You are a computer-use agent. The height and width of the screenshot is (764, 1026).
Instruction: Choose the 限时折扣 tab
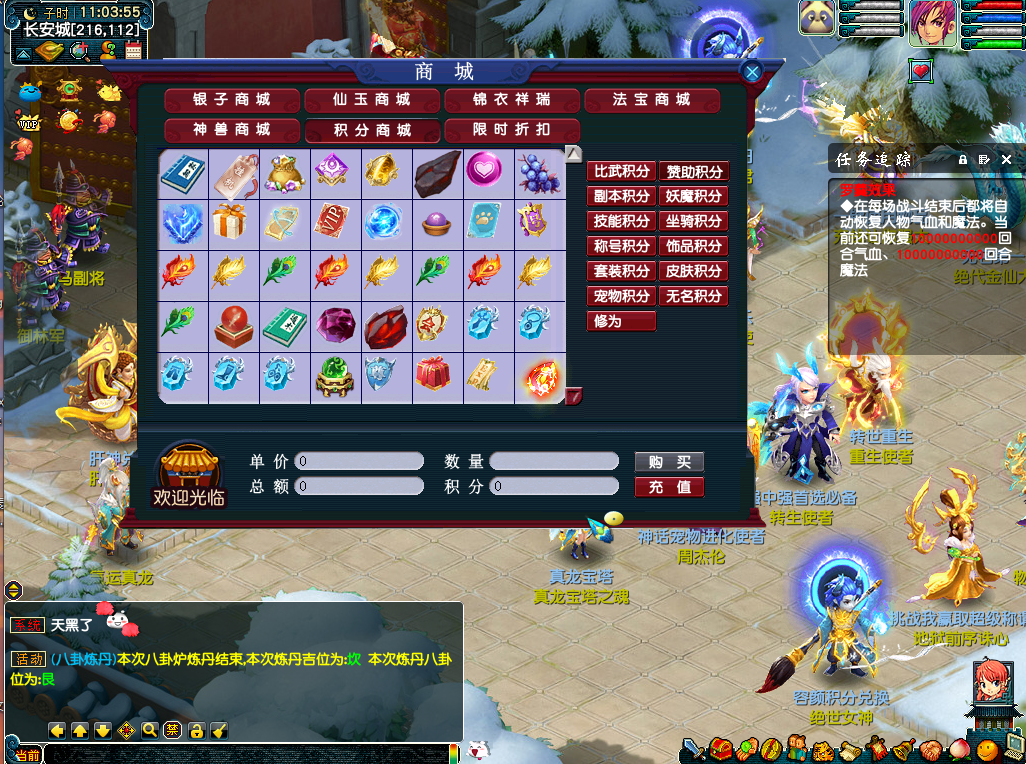pyautogui.click(x=512, y=130)
